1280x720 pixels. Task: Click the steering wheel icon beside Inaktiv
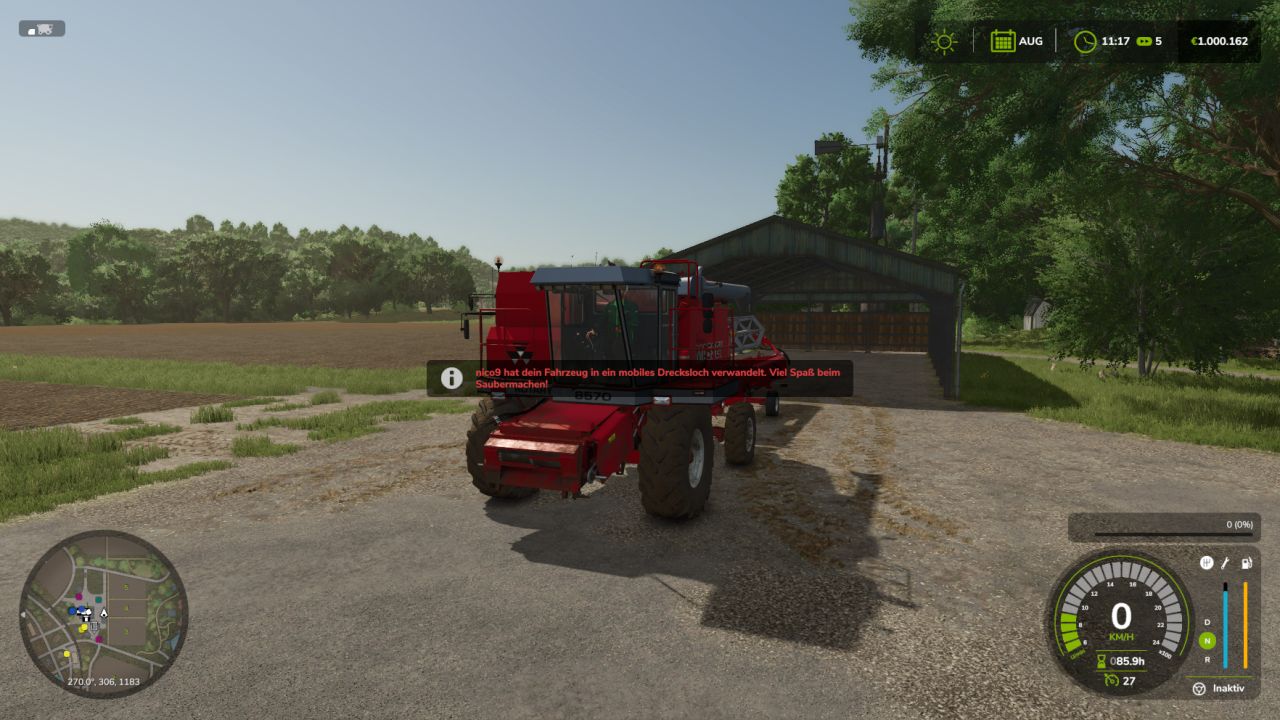click(x=1198, y=689)
